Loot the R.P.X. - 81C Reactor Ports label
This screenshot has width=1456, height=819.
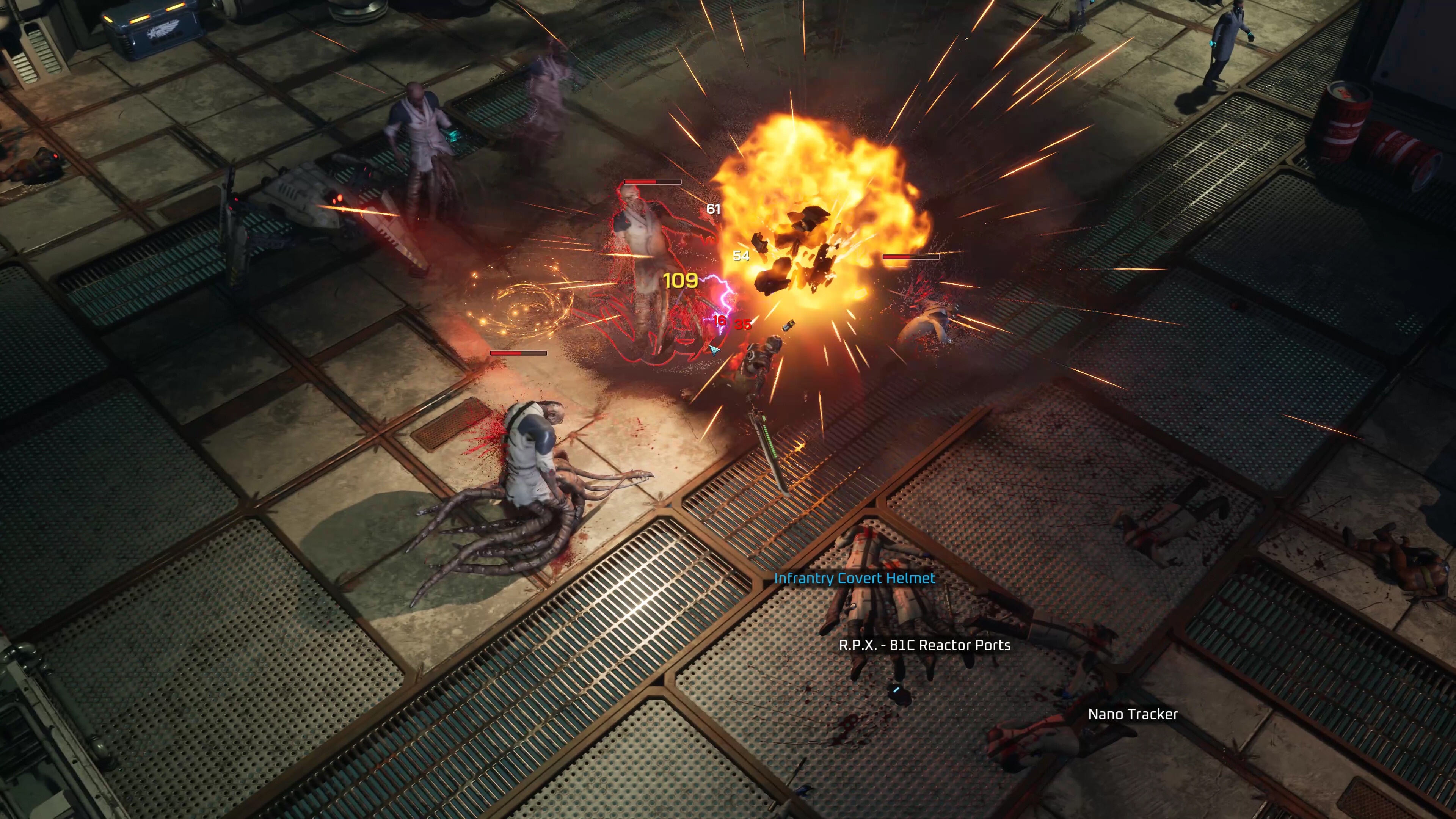point(924,645)
